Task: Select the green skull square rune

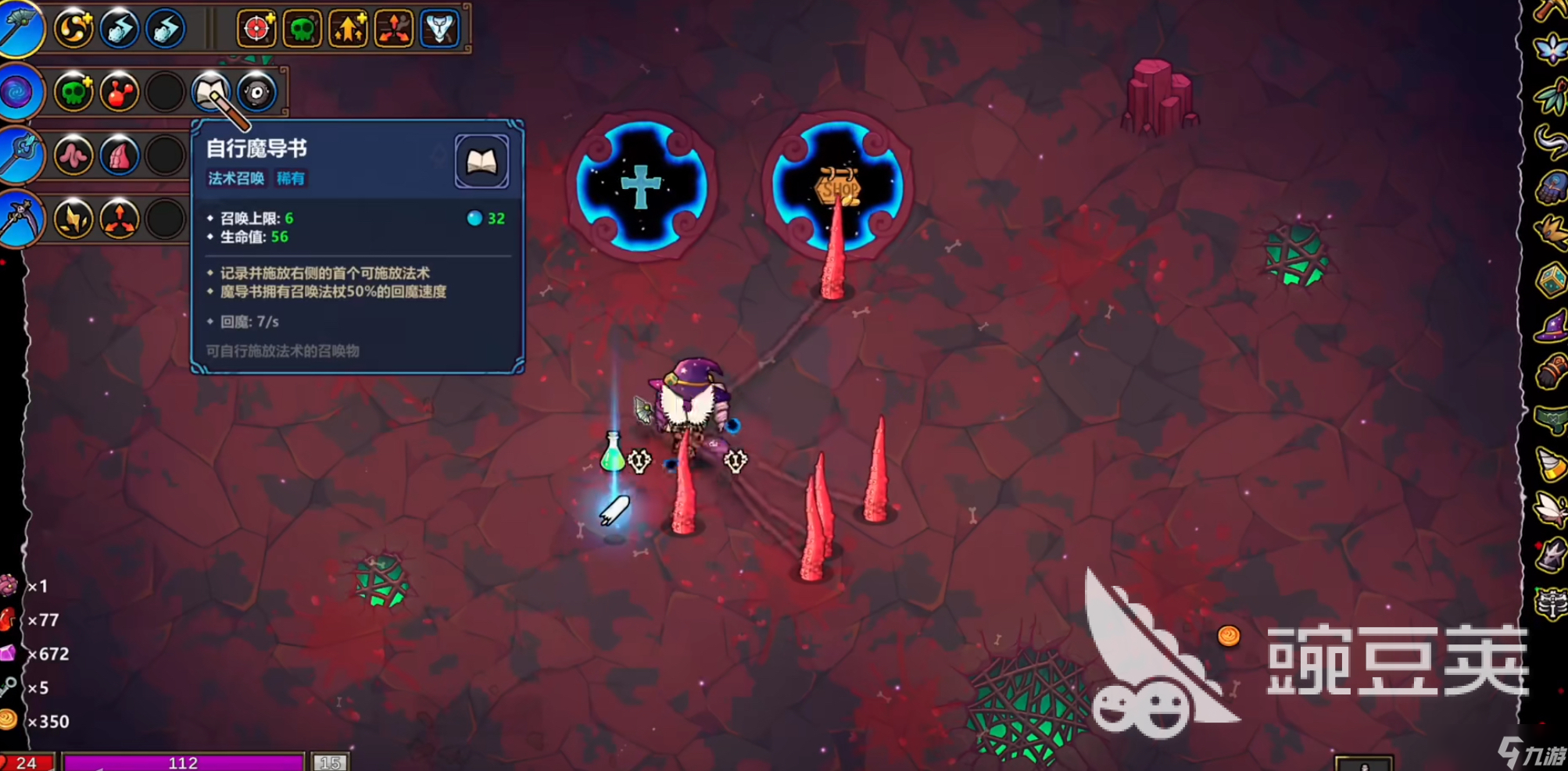Action: click(x=302, y=29)
